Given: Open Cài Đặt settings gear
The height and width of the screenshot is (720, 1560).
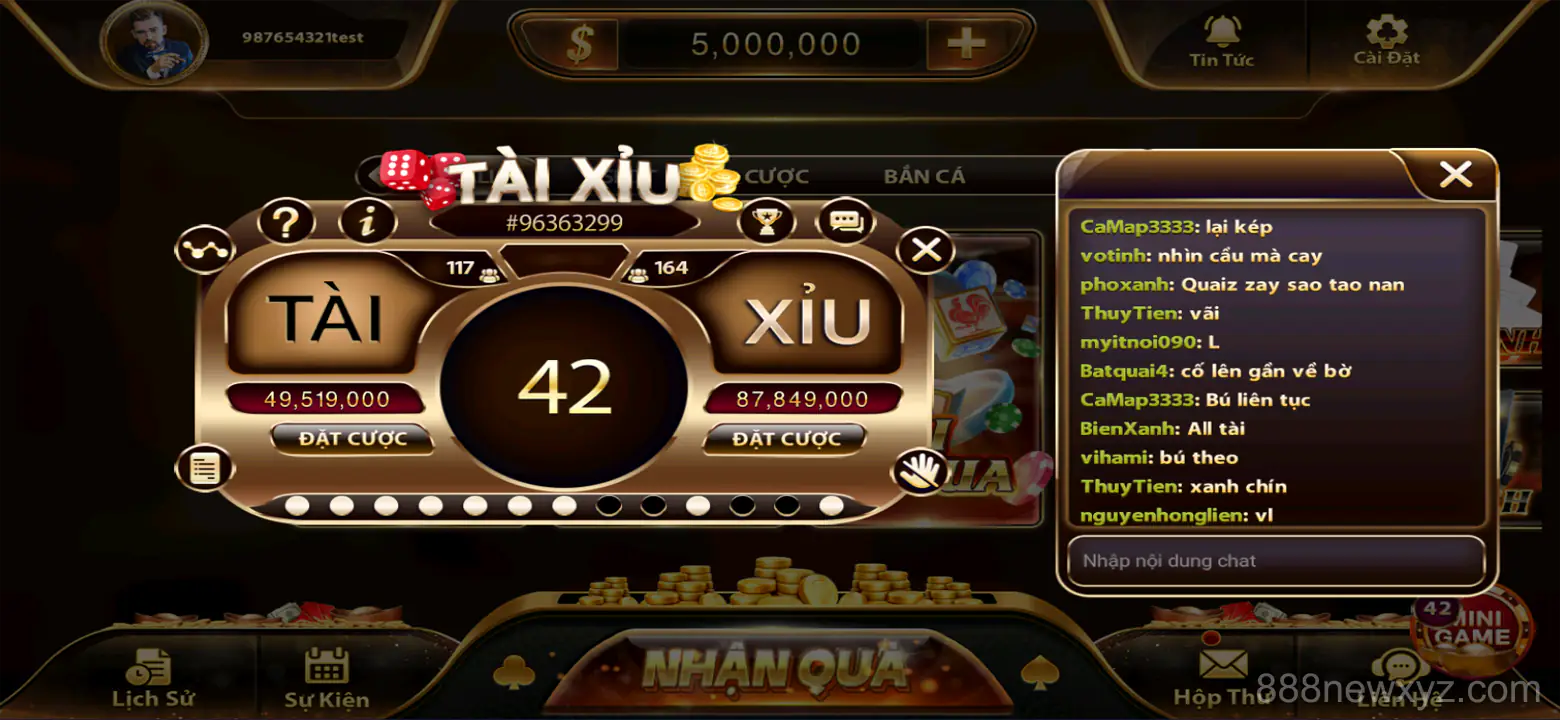Looking at the screenshot, I should 1385,33.
